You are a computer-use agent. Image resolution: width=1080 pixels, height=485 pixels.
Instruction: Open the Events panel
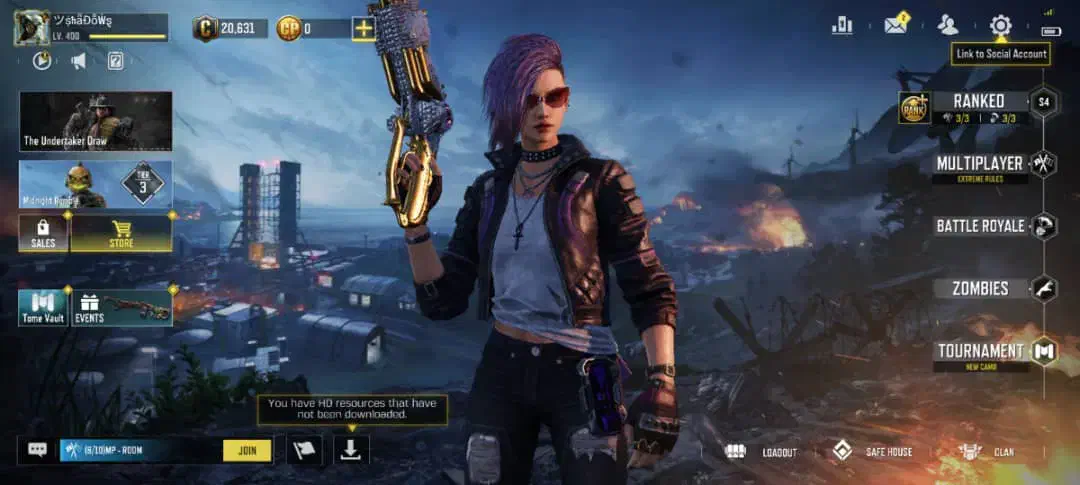[122, 308]
